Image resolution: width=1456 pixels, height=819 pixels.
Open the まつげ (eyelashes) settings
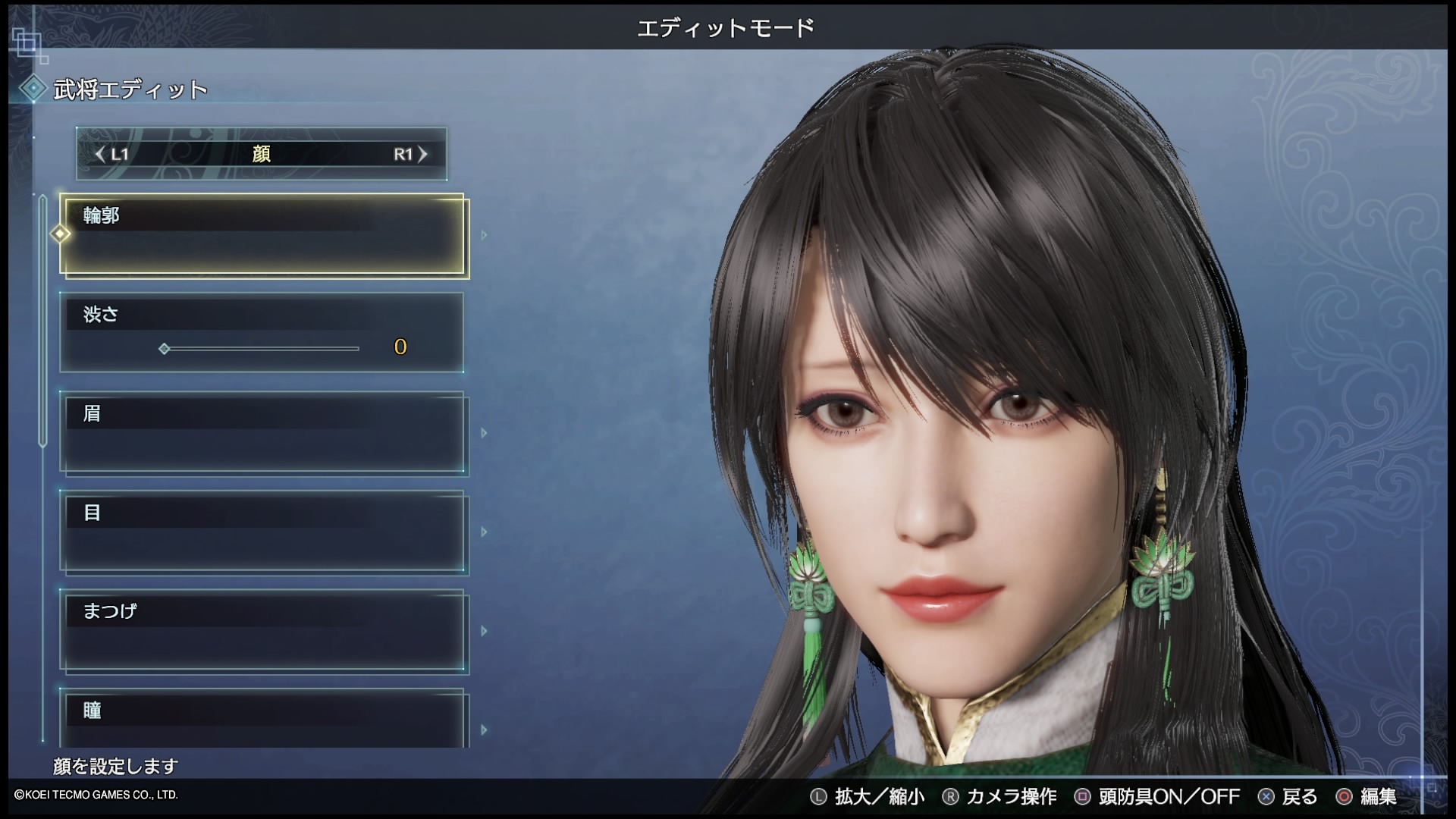[x=262, y=631]
